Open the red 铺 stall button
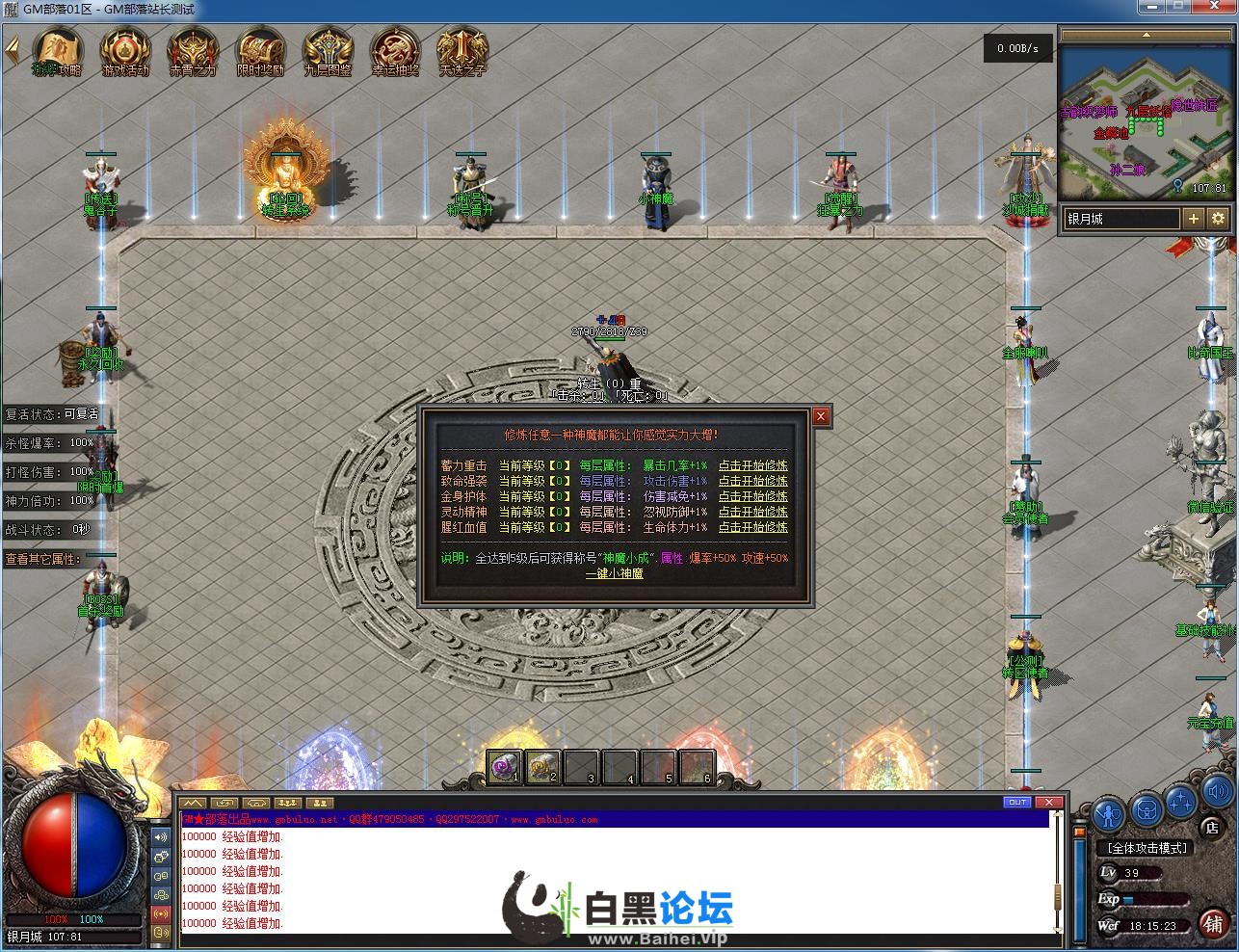 (x=1213, y=923)
